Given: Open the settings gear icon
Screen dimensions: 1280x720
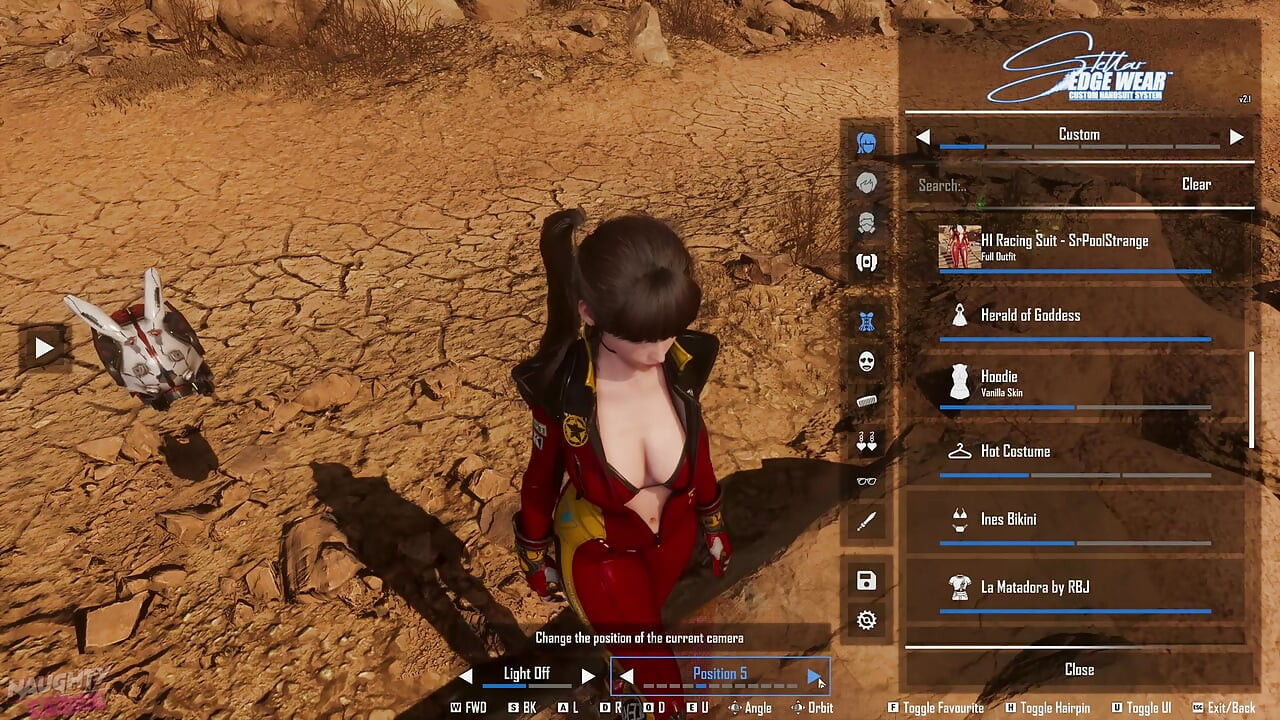Looking at the screenshot, I should coord(866,620).
